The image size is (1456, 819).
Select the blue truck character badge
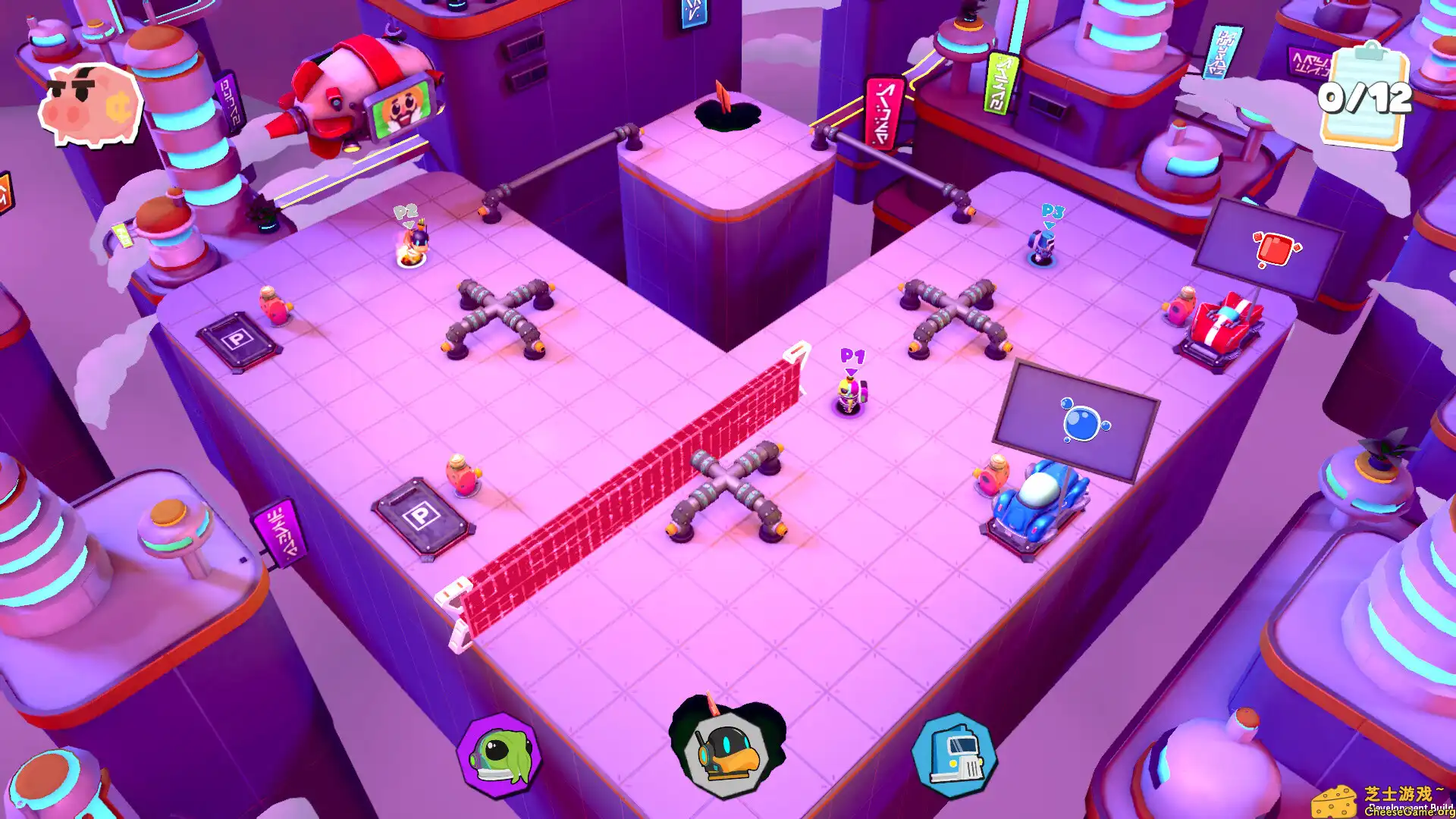click(957, 756)
